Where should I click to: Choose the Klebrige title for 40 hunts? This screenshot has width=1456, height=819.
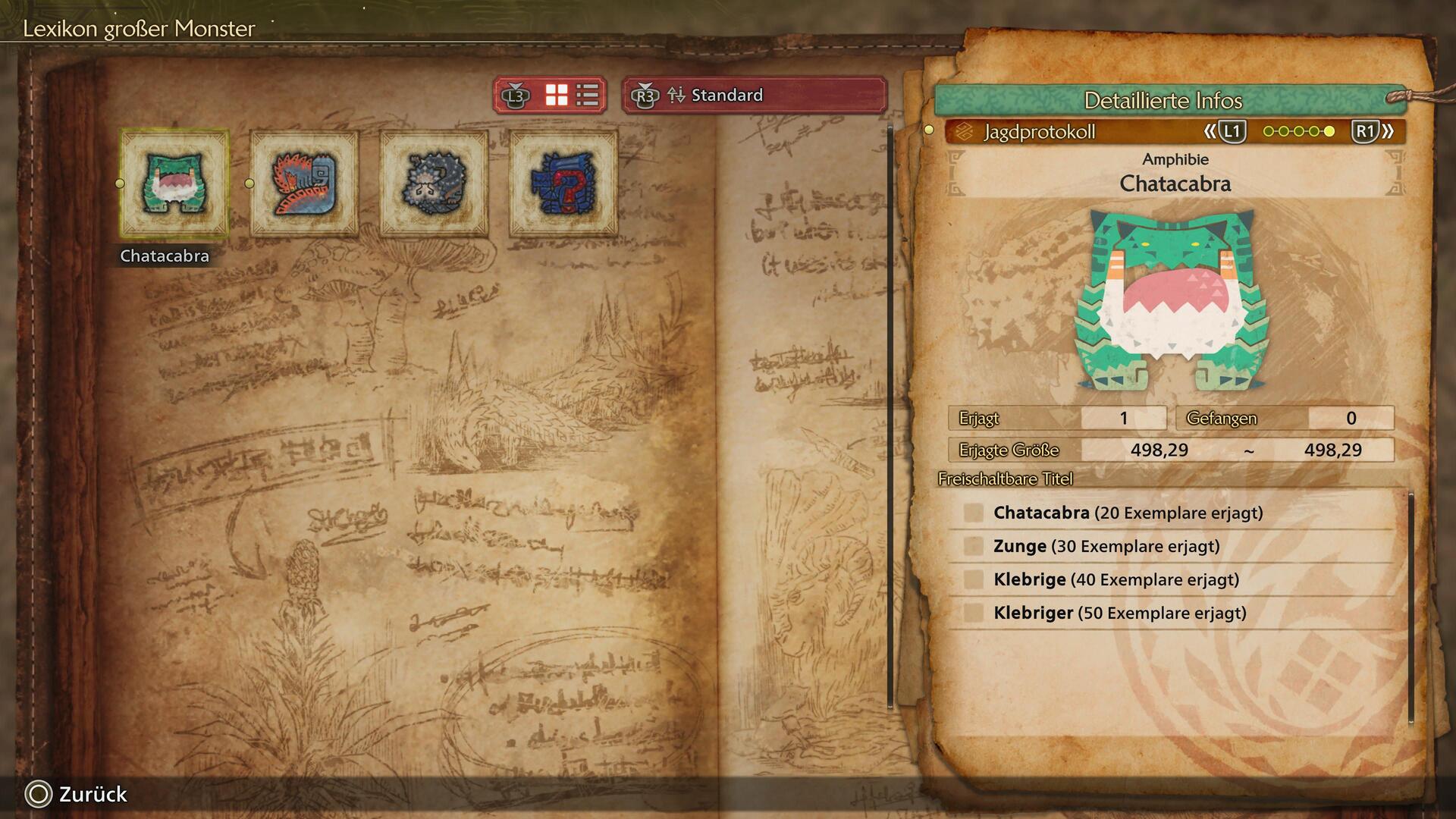[x=1116, y=580]
